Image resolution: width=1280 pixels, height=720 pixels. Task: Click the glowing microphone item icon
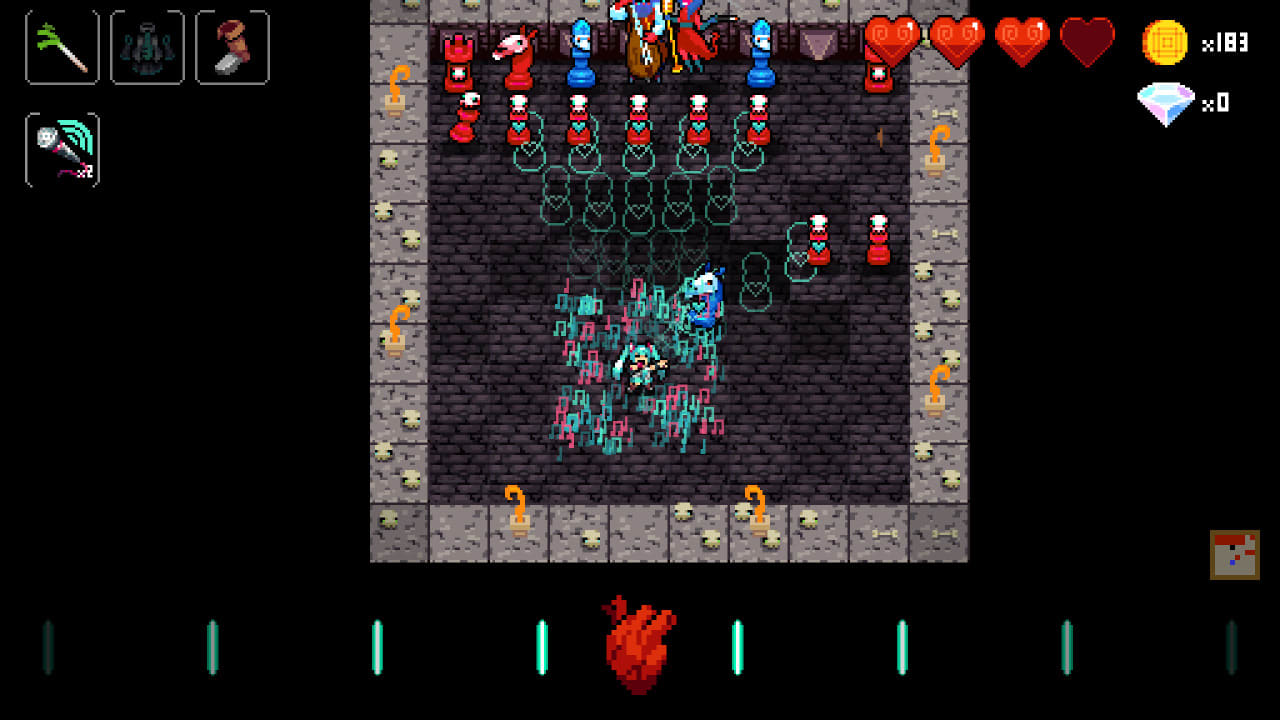tap(62, 151)
